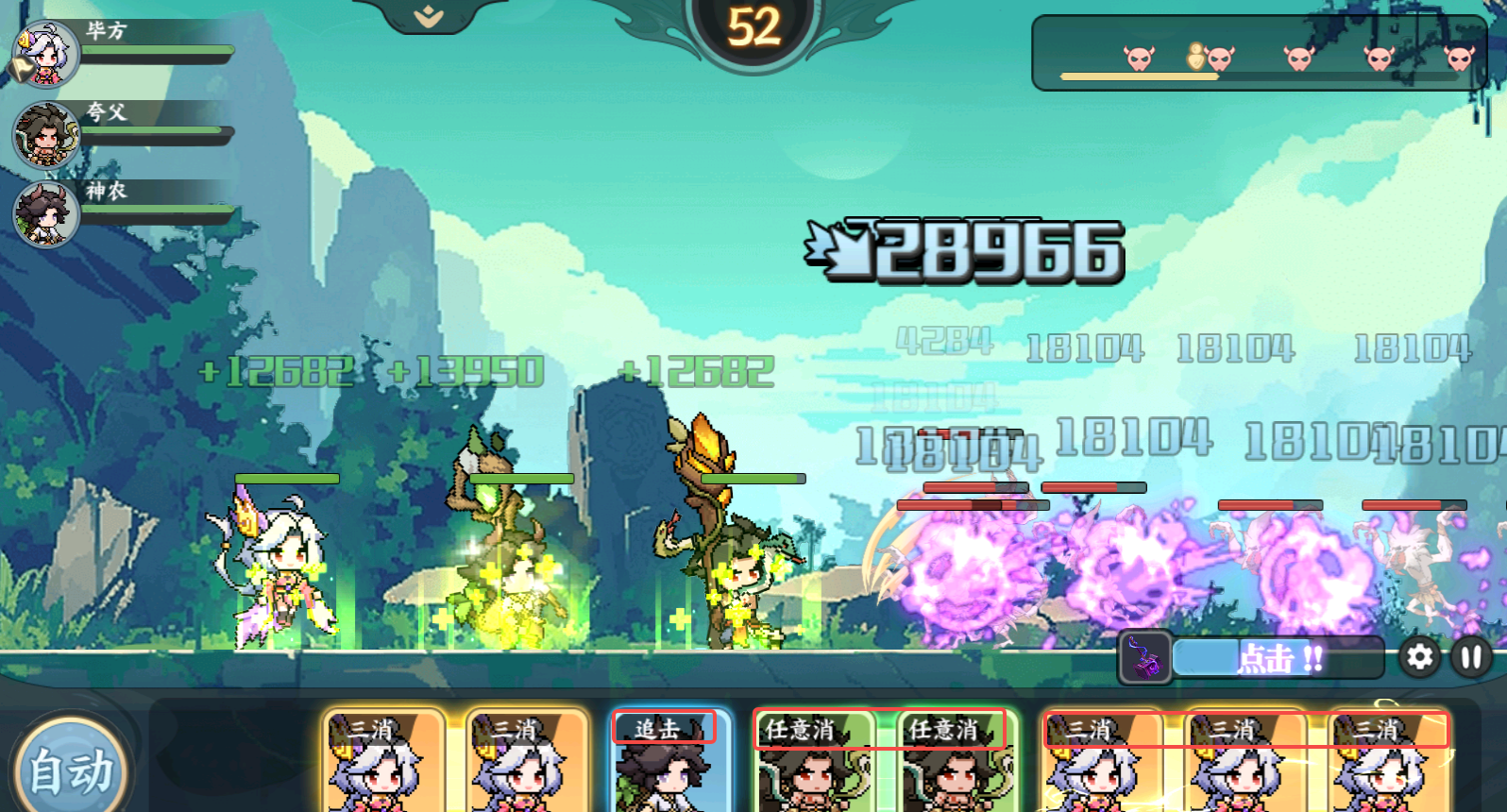Toggle the 自动 auto-battle button
This screenshot has height=812, width=1507.
71,770
